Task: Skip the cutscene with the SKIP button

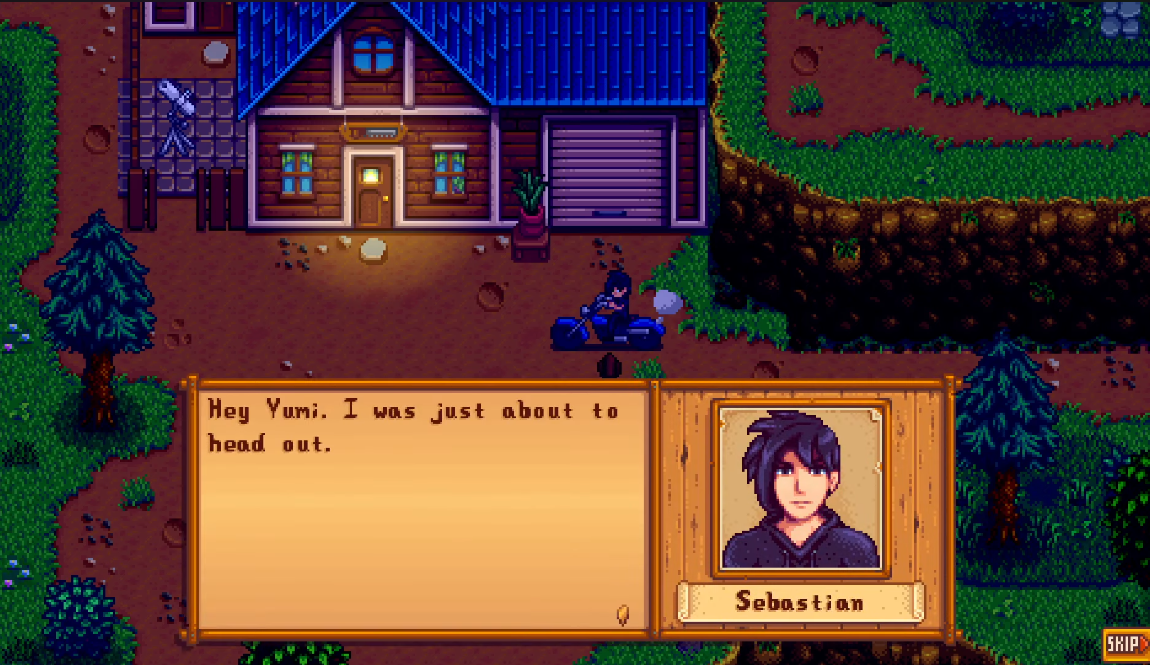Action: [x=1126, y=645]
